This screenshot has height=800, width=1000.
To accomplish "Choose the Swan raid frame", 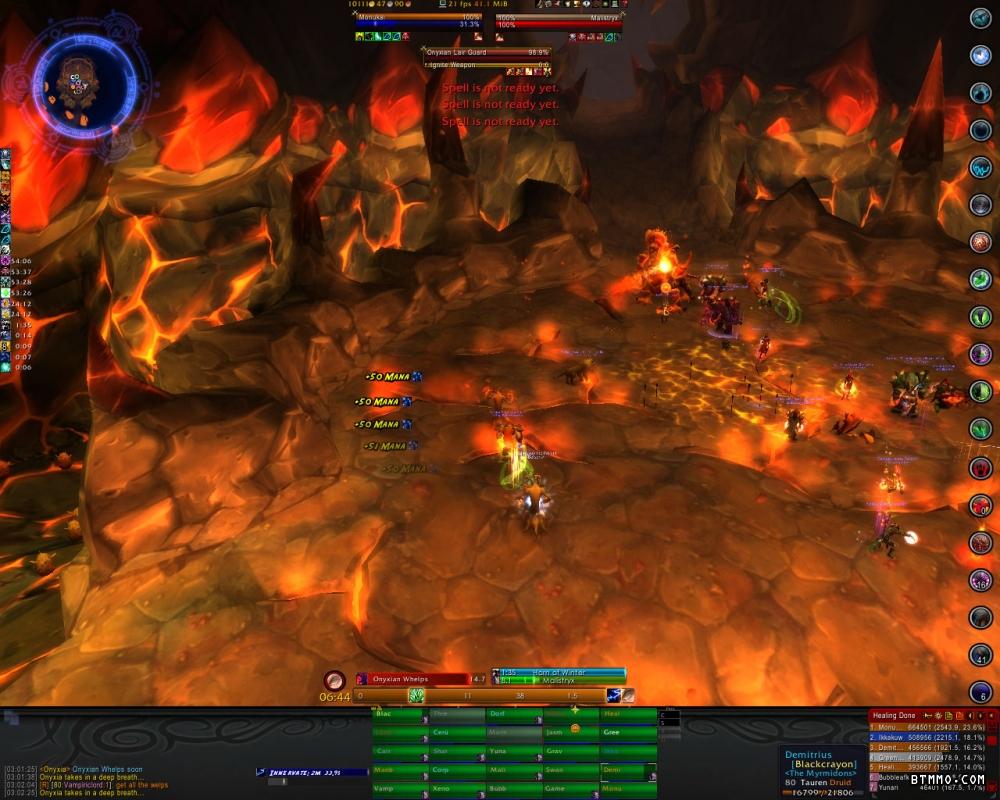I will pos(571,770).
